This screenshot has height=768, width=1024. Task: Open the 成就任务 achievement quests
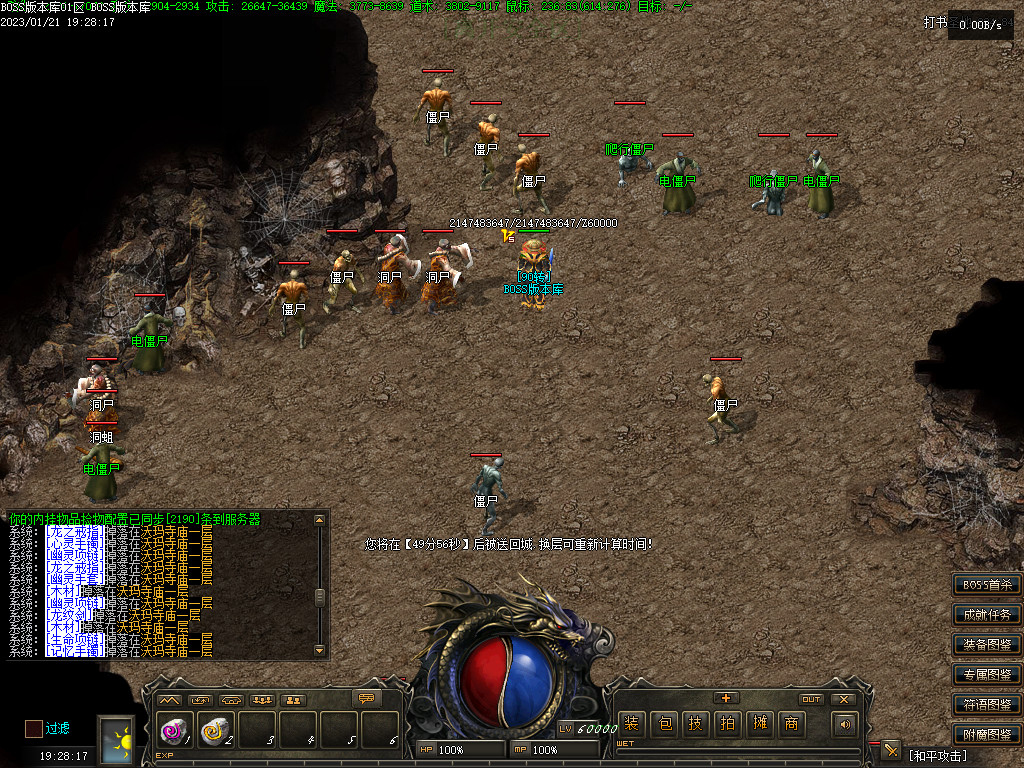coord(987,615)
